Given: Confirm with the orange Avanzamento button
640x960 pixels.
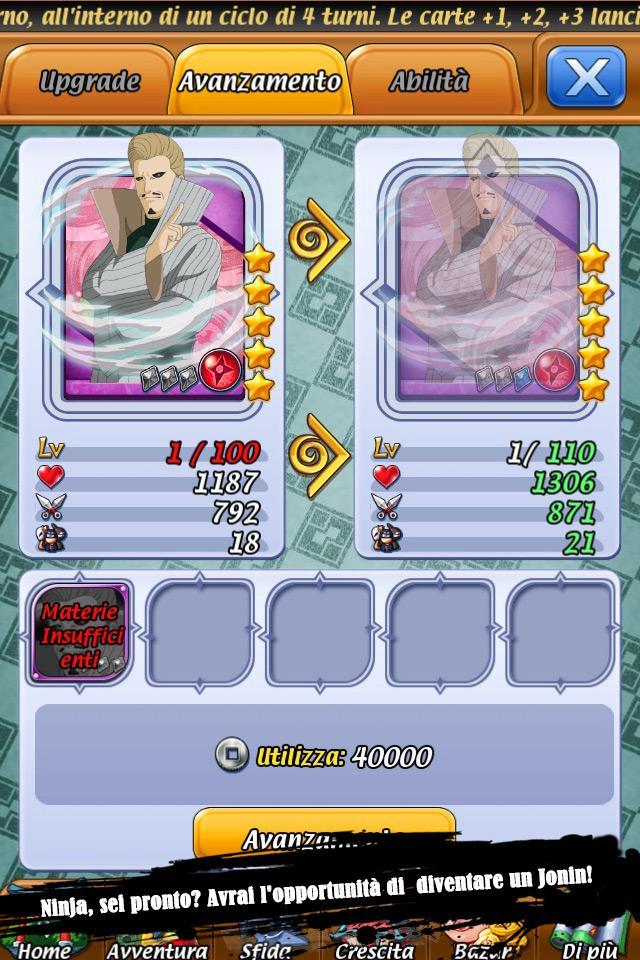Looking at the screenshot, I should [323, 836].
